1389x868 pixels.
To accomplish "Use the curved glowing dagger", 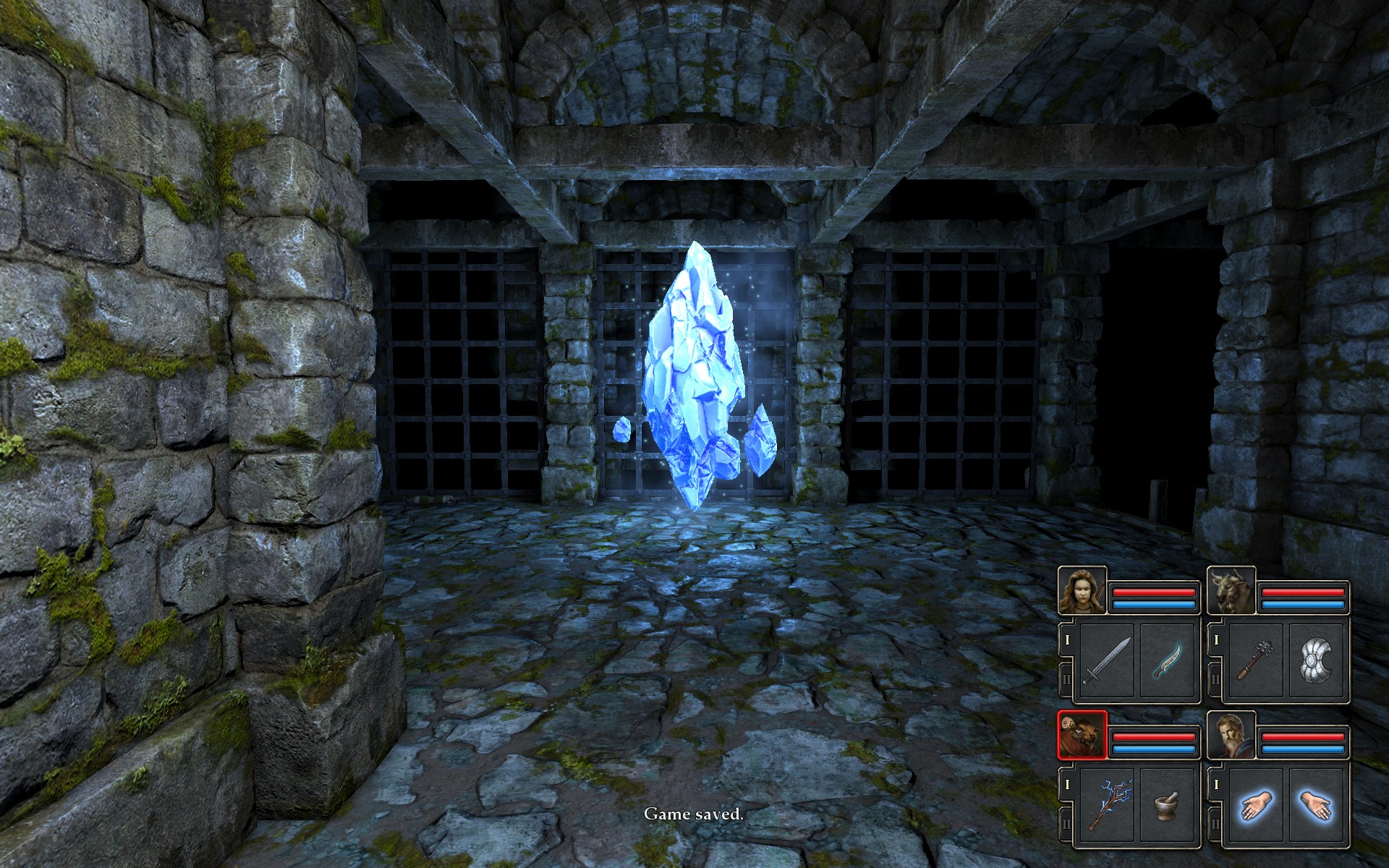I will coord(1168,660).
